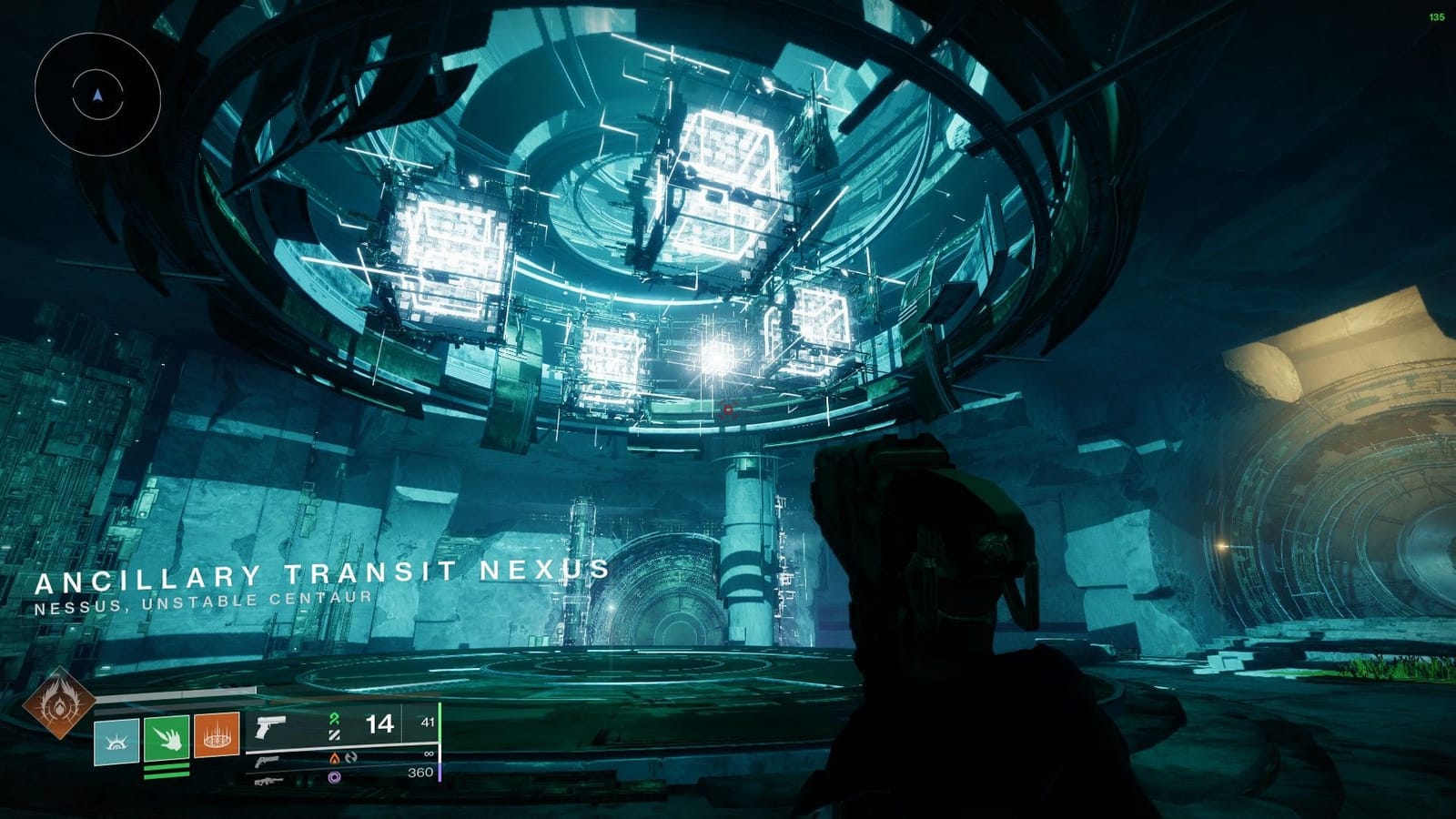
Task: Click the equipped hand cannon weapon icon
Action: pyautogui.click(x=270, y=725)
